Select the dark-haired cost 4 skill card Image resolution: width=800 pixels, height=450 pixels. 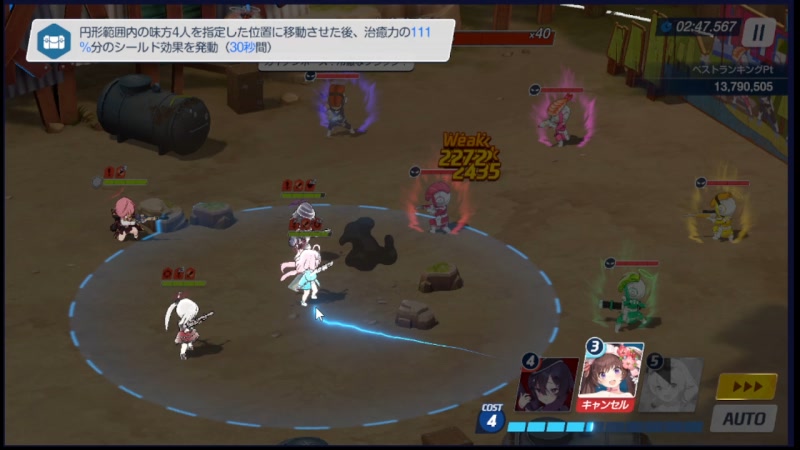547,383
